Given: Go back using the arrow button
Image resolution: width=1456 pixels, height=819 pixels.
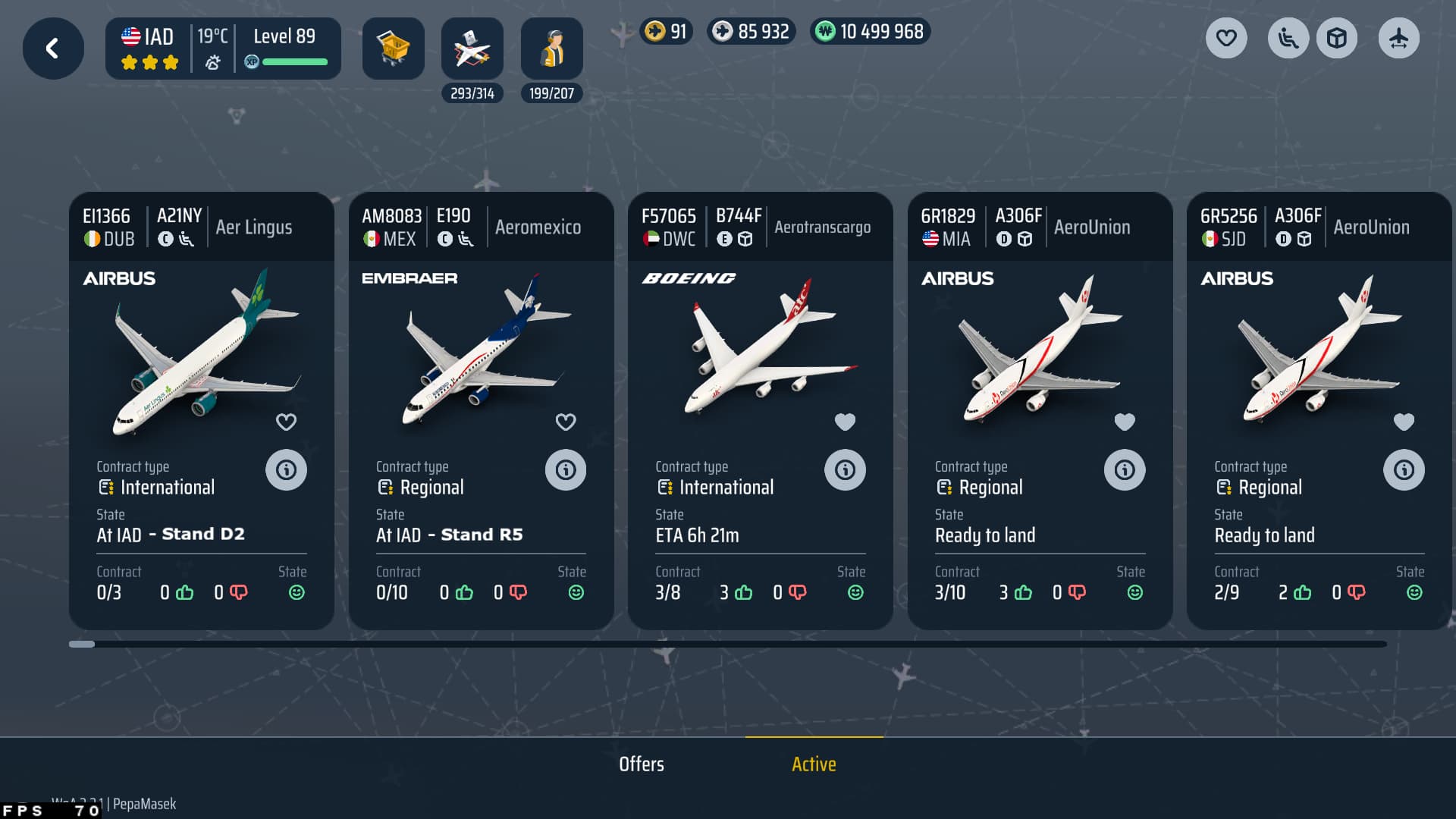Looking at the screenshot, I should (x=53, y=49).
